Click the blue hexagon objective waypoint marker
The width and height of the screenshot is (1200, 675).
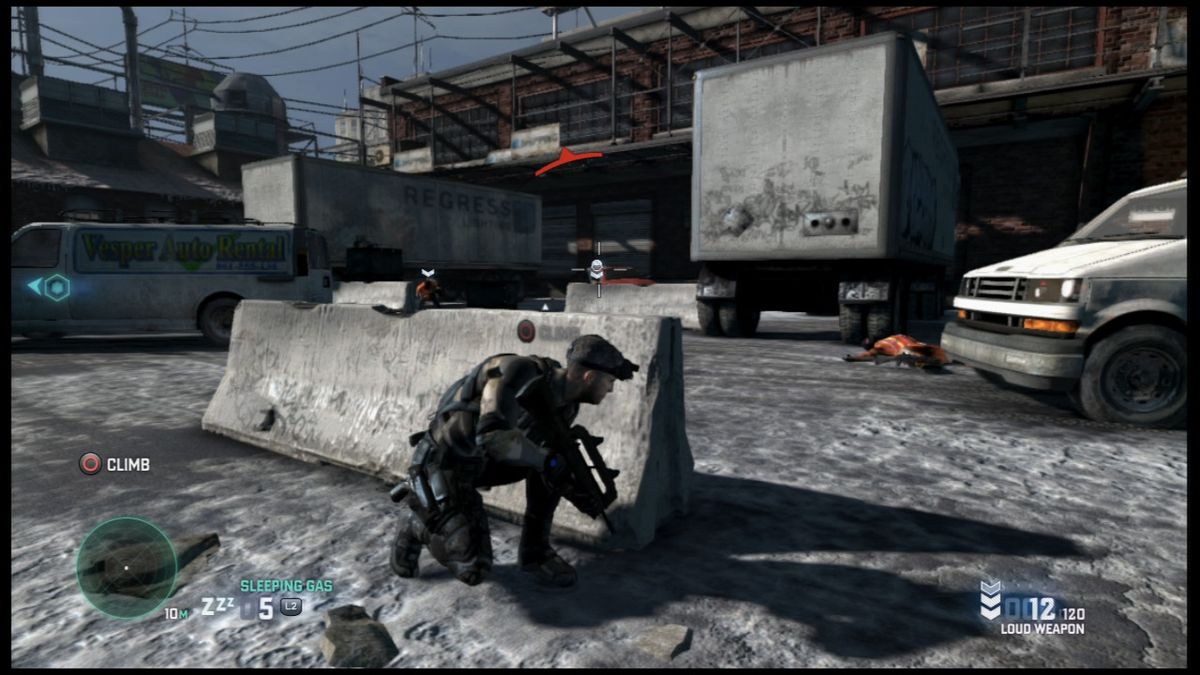[x=57, y=288]
